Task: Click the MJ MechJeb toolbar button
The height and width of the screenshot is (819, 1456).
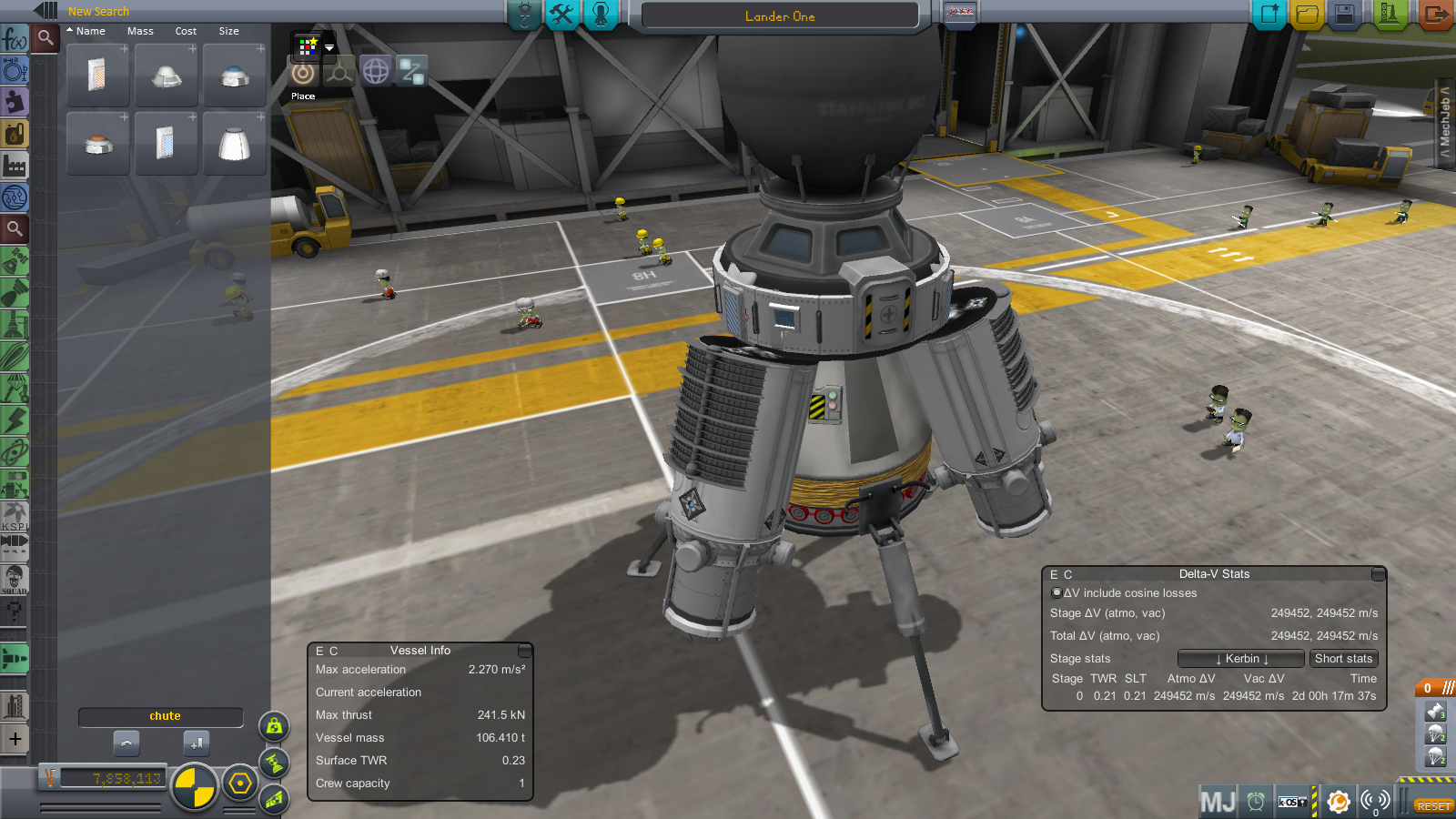Action: click(1218, 802)
